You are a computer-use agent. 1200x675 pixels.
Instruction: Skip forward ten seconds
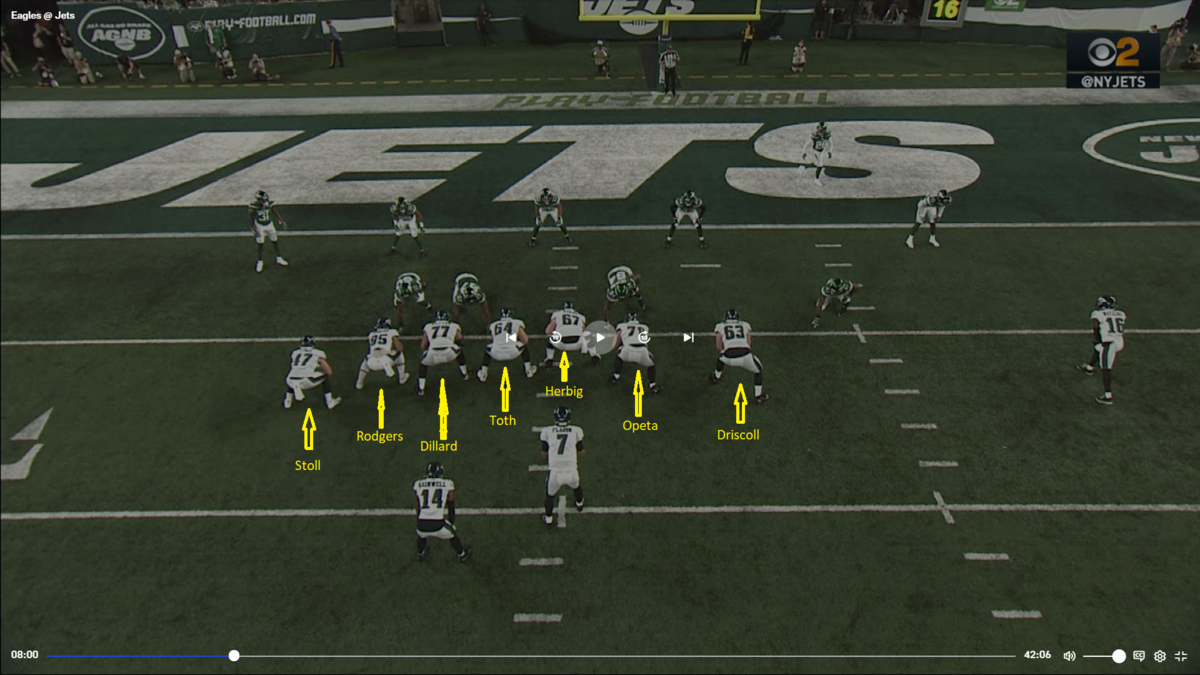644,338
